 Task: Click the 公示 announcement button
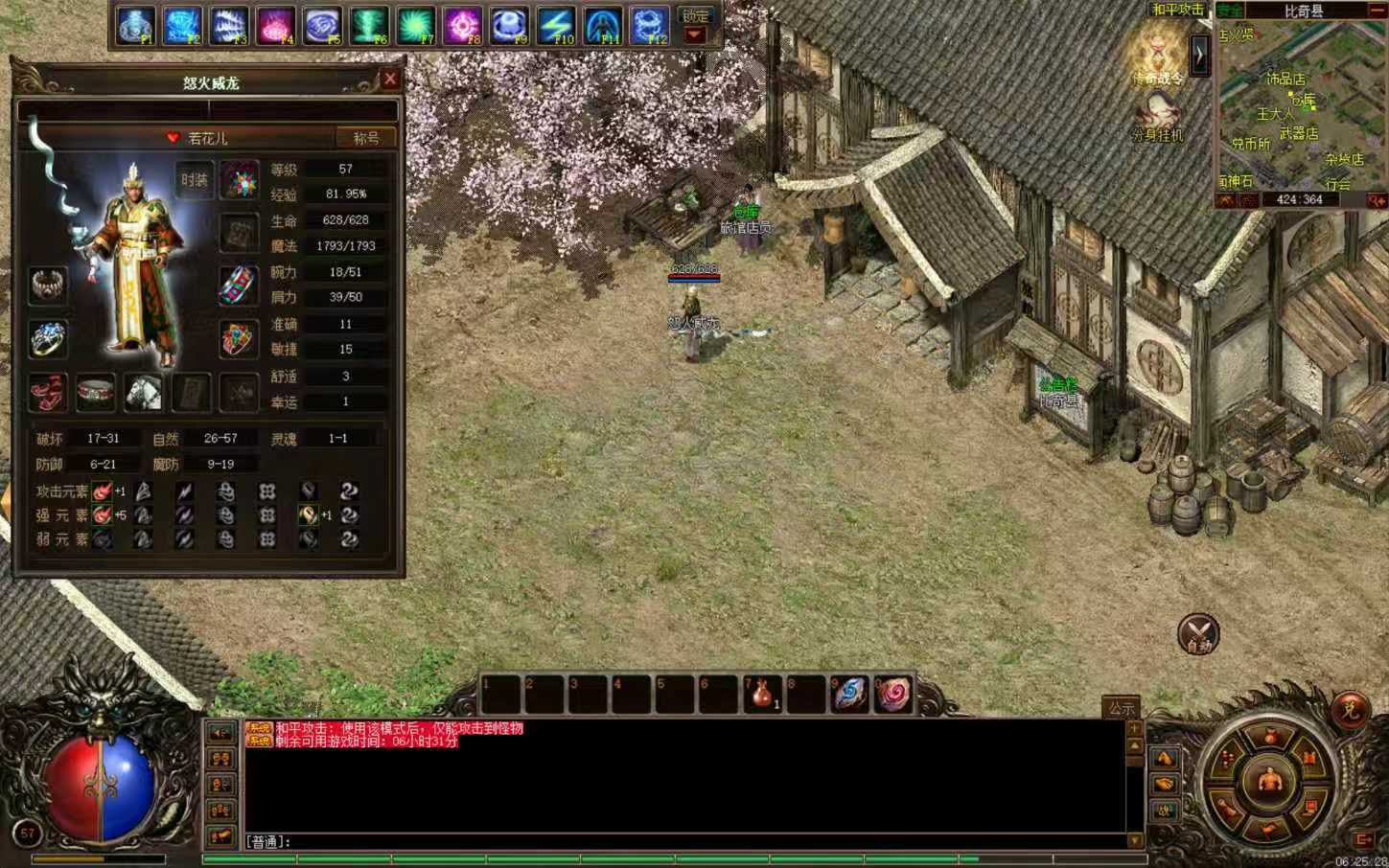tap(1123, 706)
